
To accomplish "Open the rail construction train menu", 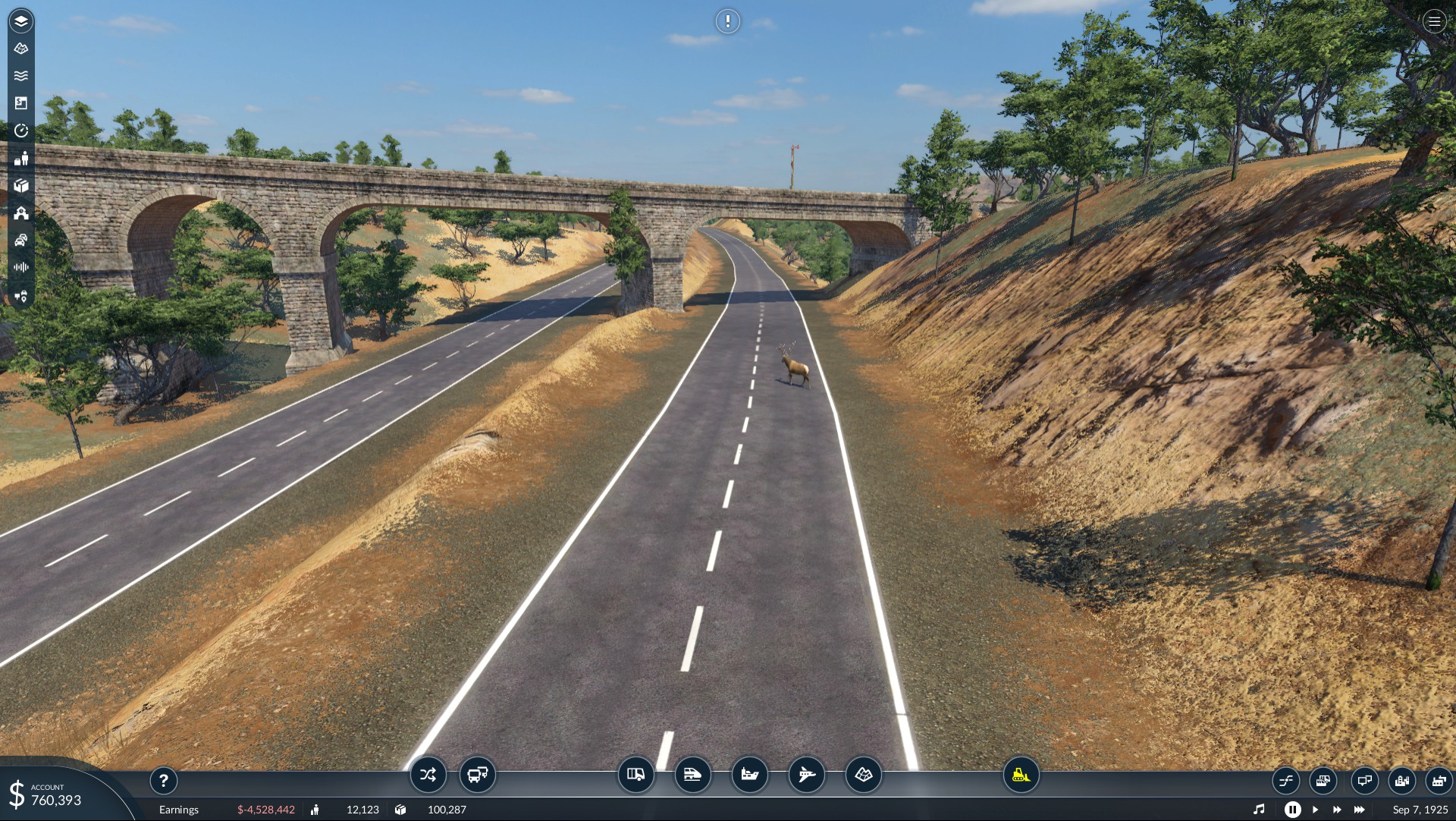I will [x=692, y=775].
